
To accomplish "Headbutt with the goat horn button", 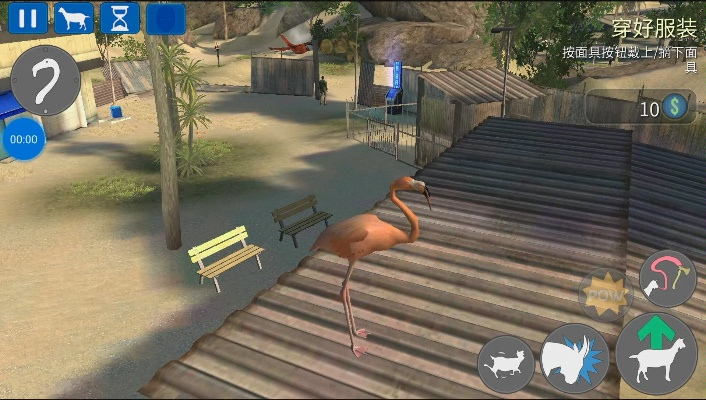I will point(575,358).
